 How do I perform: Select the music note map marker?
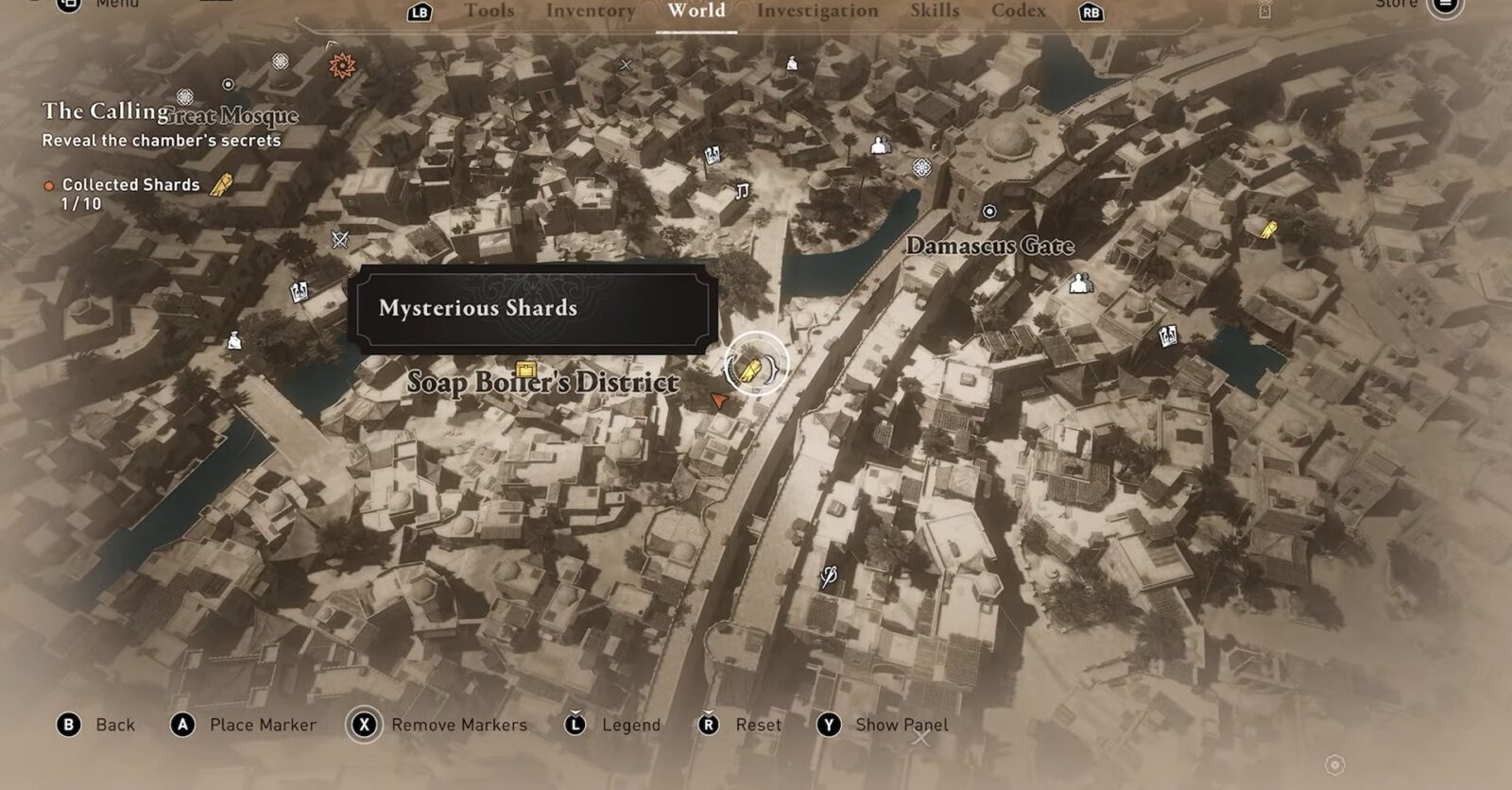pyautogui.click(x=742, y=192)
